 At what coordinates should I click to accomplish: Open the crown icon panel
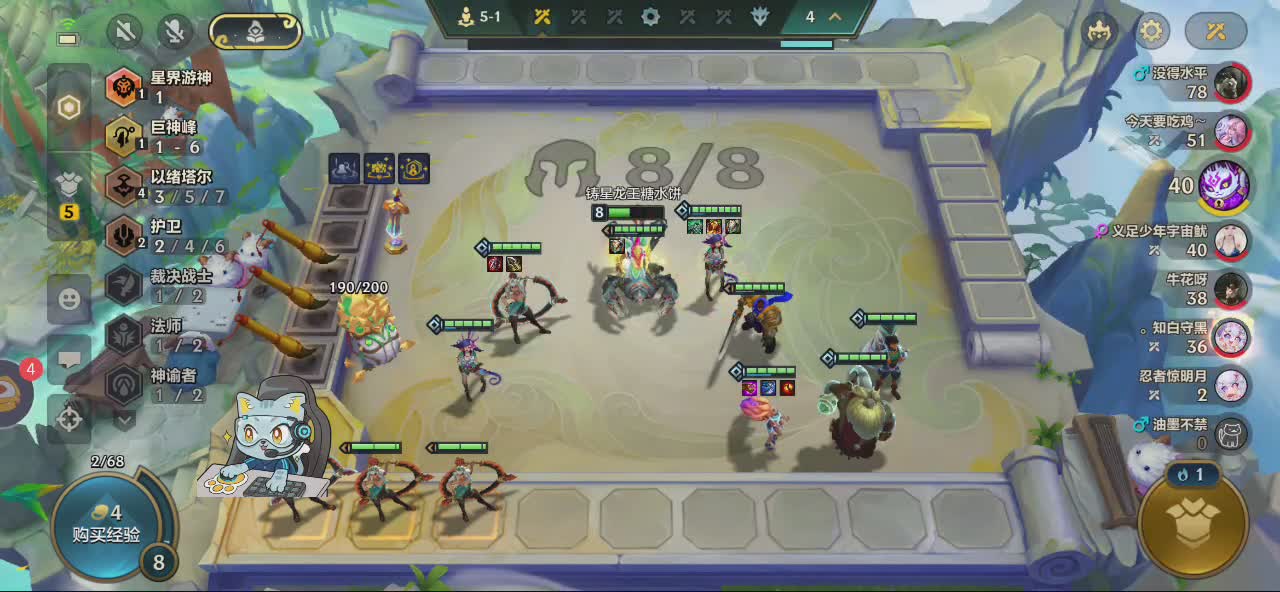1101,31
